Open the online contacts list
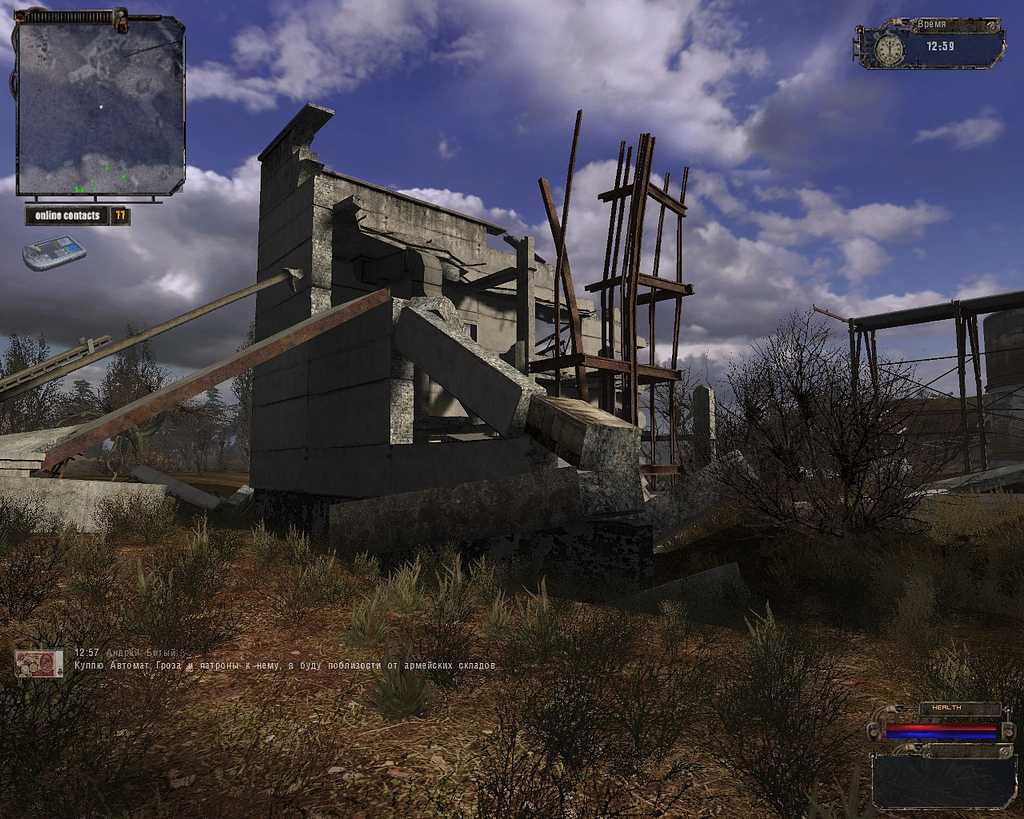 click(77, 215)
